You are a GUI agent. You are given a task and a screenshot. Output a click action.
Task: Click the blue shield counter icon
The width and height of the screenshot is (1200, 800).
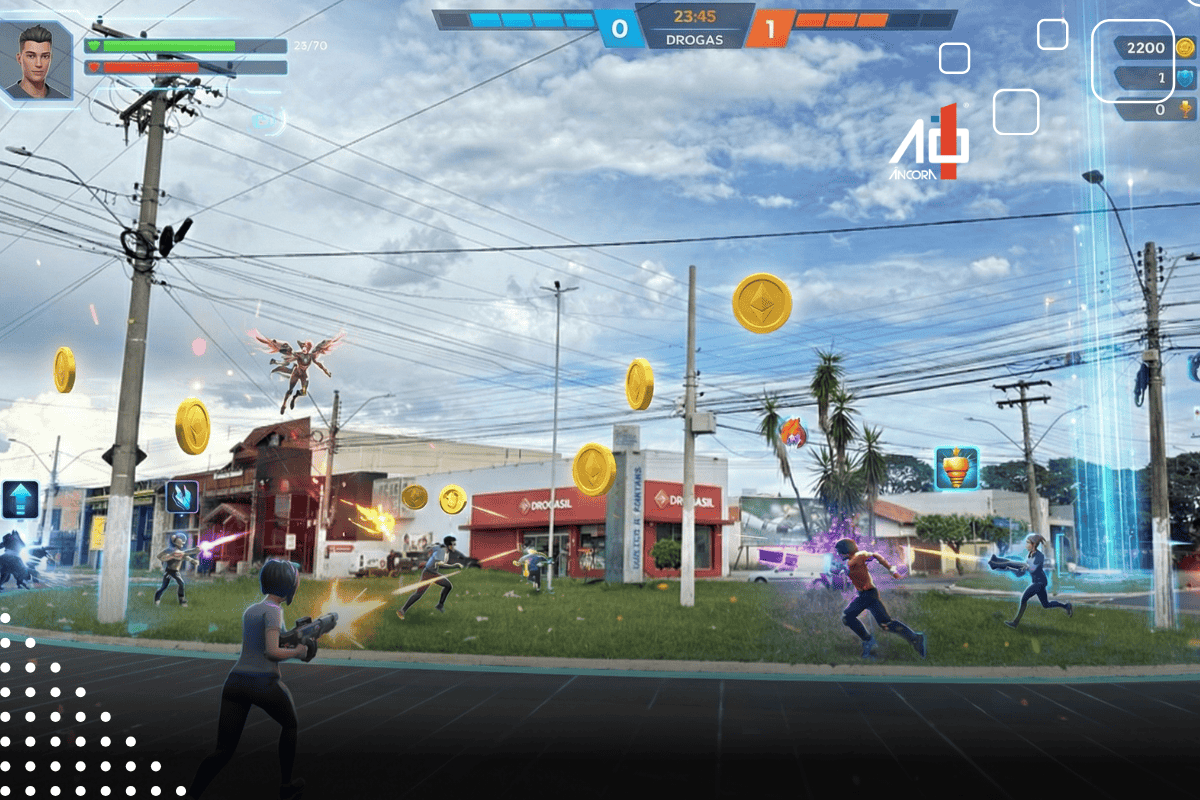(1186, 78)
